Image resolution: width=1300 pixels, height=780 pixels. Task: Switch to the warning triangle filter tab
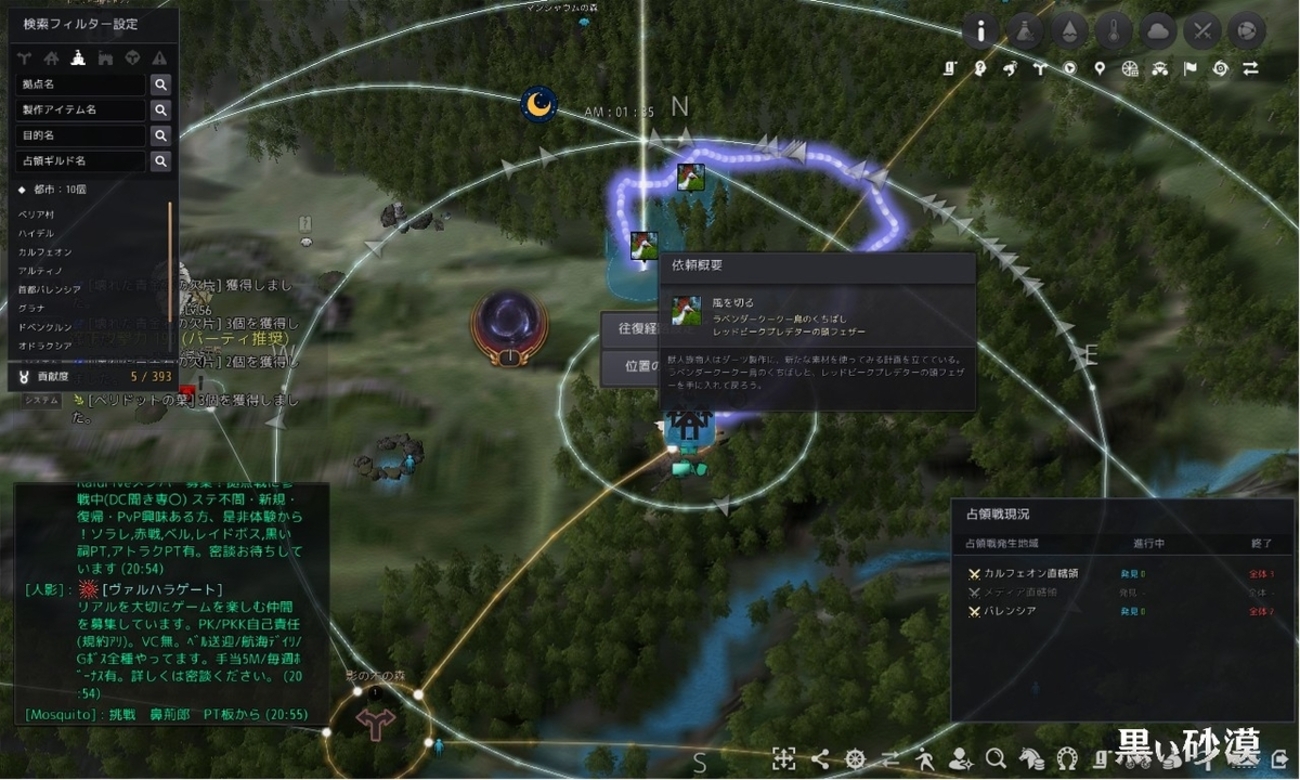coord(159,58)
